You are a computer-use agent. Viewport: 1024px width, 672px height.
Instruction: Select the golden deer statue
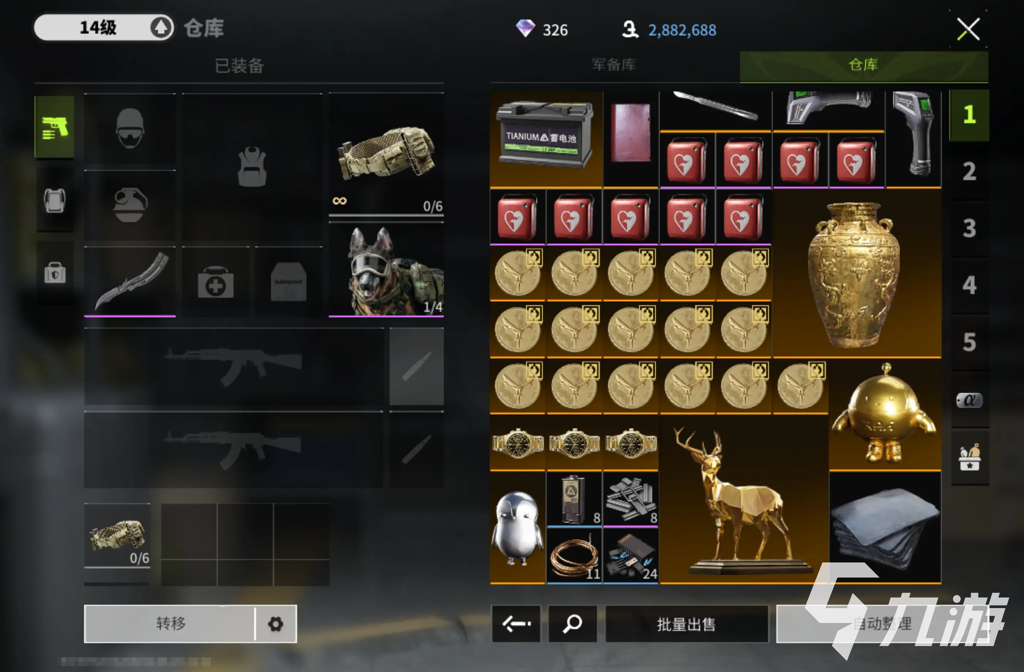741,500
